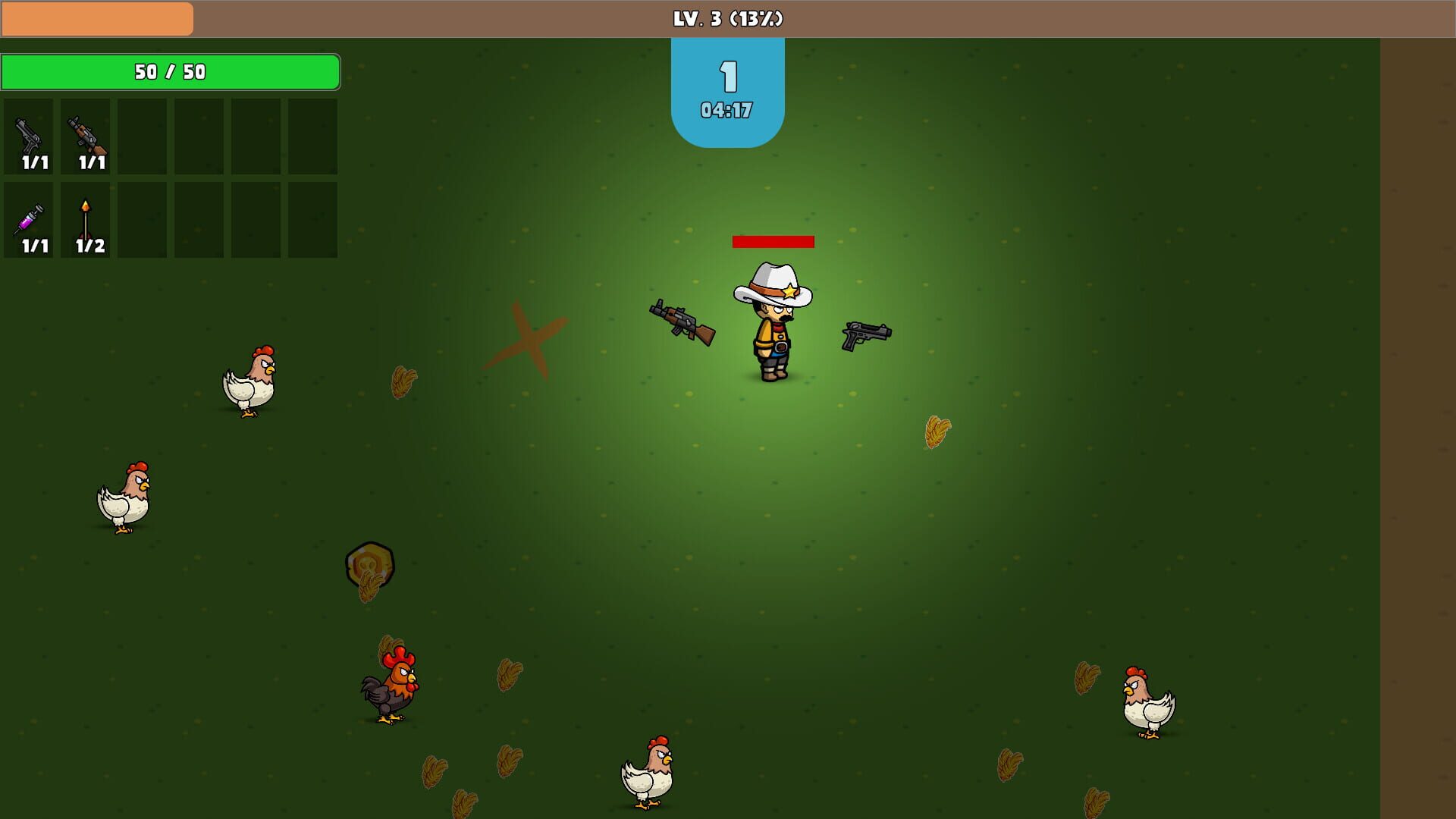The image size is (1456, 819).
Task: Open the wave counter panel showing 1
Action: (726, 76)
